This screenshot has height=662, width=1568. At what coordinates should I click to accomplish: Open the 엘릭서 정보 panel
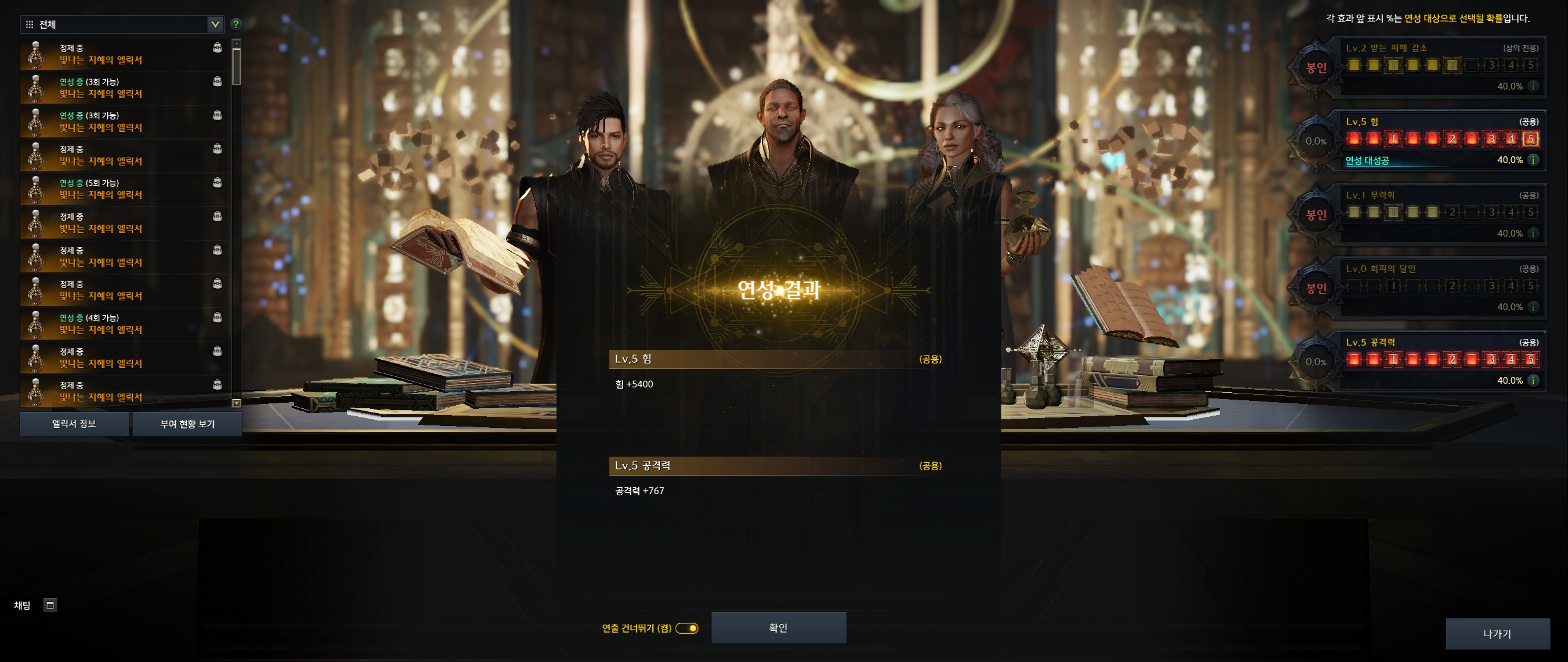point(74,424)
